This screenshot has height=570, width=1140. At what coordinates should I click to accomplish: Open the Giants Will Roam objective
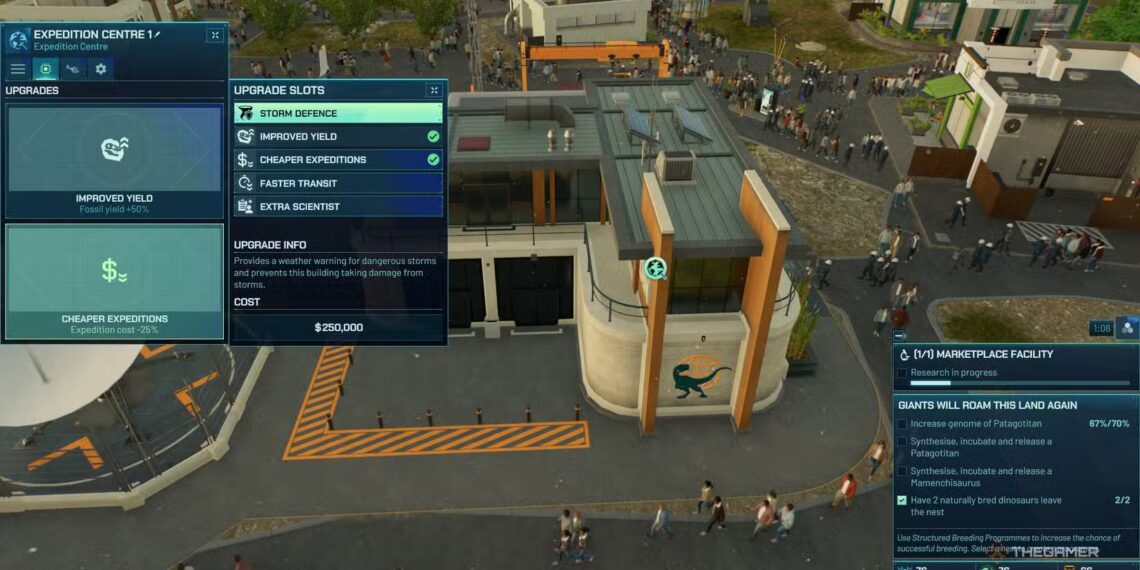coord(987,405)
